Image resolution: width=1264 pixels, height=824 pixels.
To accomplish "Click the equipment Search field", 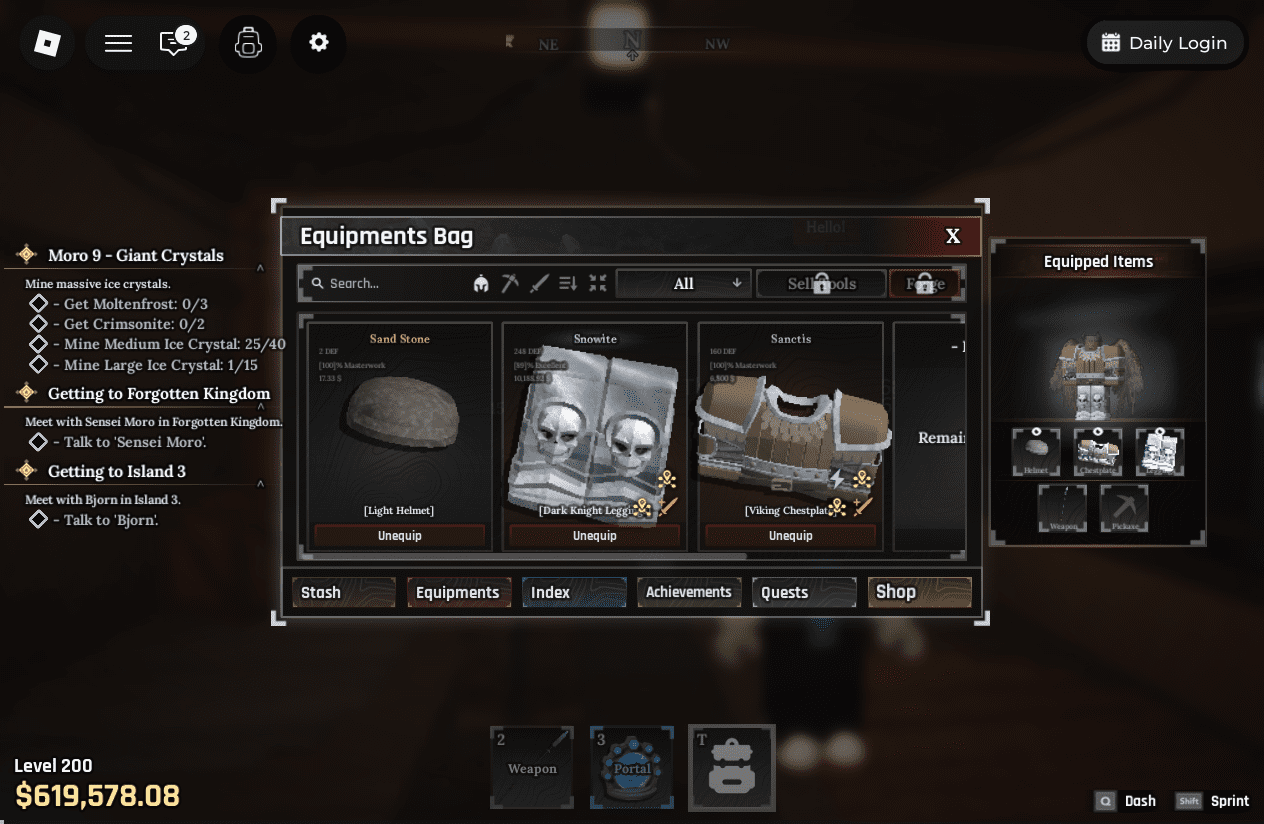I will pos(385,283).
